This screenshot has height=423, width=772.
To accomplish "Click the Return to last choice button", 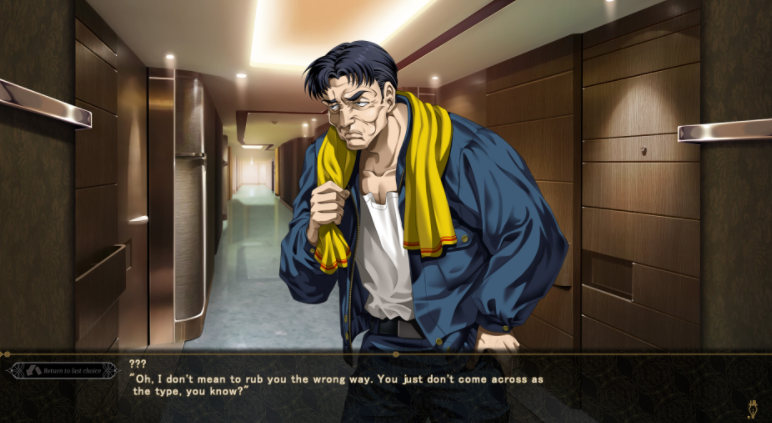I will [x=62, y=371].
